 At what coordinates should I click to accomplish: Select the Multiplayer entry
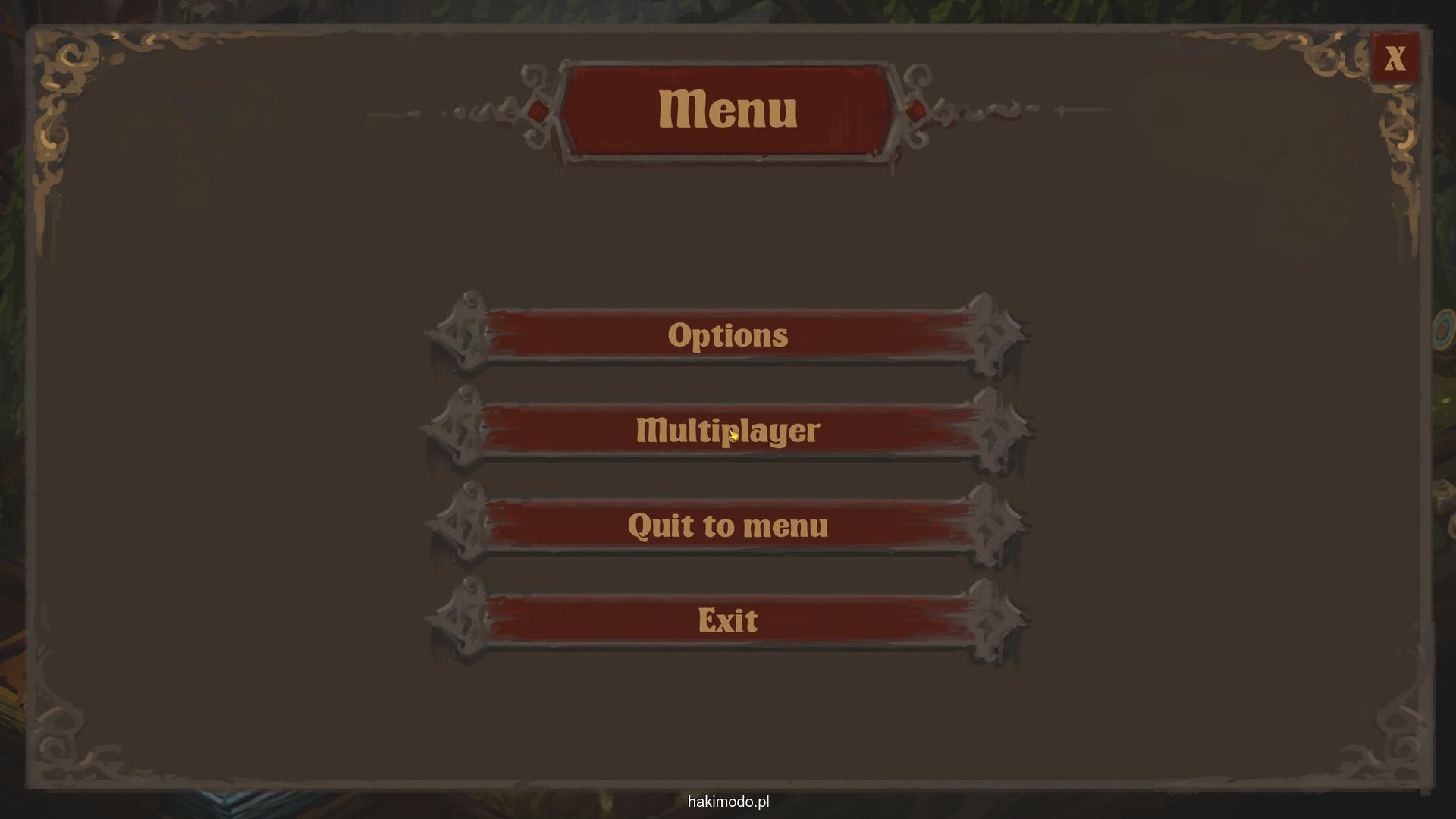click(x=727, y=431)
